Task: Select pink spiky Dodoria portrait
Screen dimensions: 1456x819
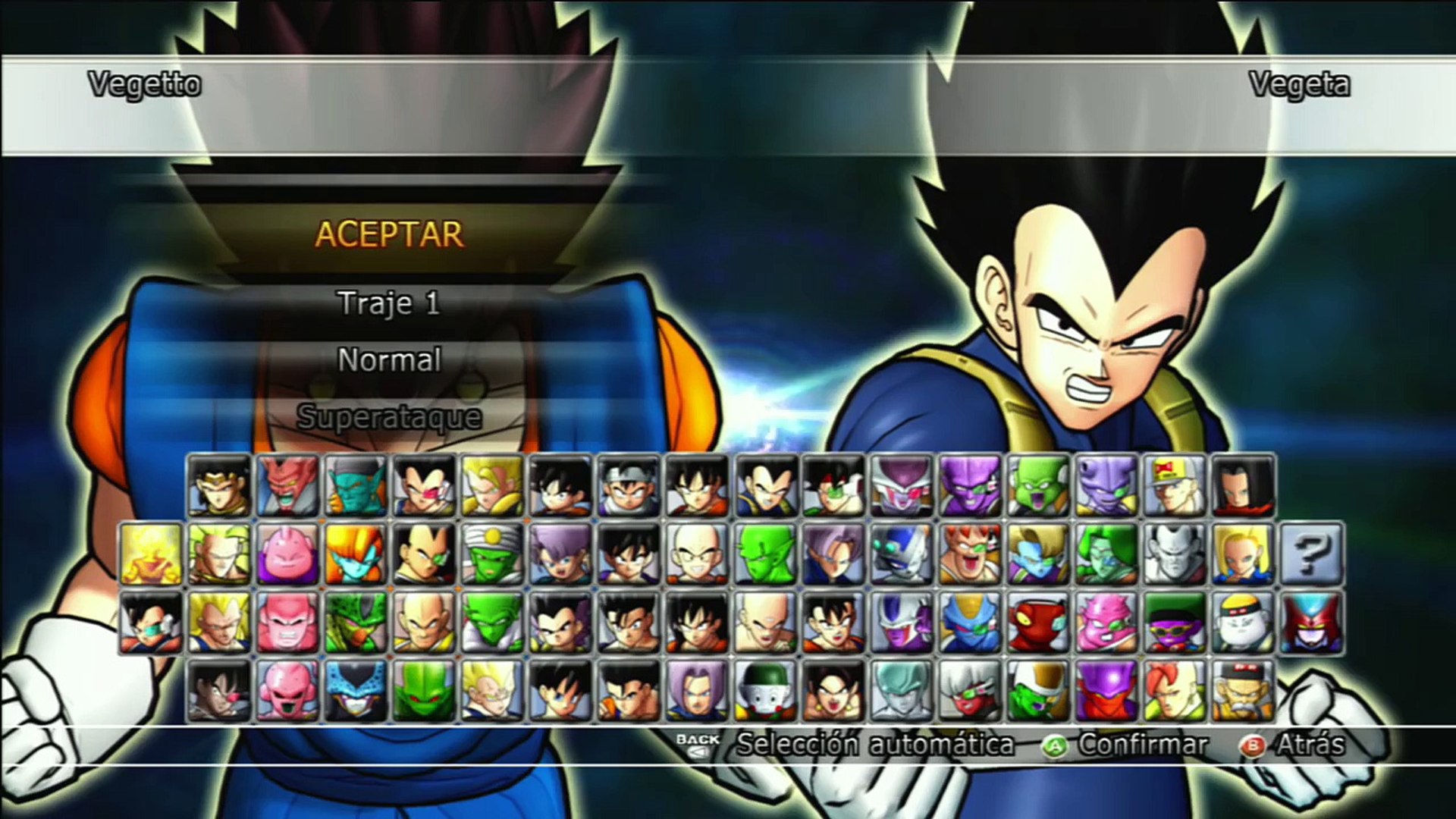Action: pos(1106,623)
